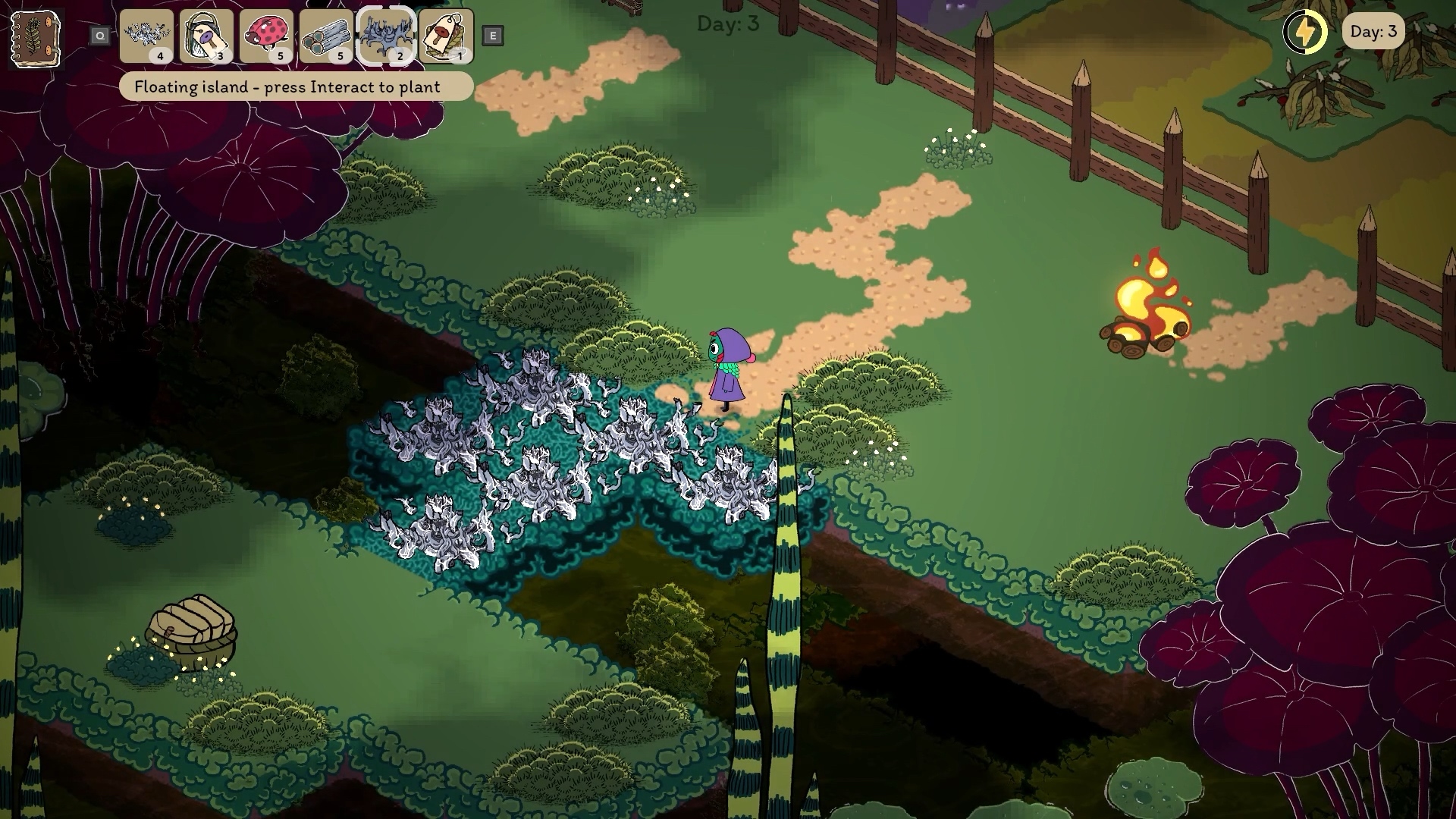This screenshot has height=819, width=1456.
Task: Open the leaf-covered journal book
Action: coord(36,38)
